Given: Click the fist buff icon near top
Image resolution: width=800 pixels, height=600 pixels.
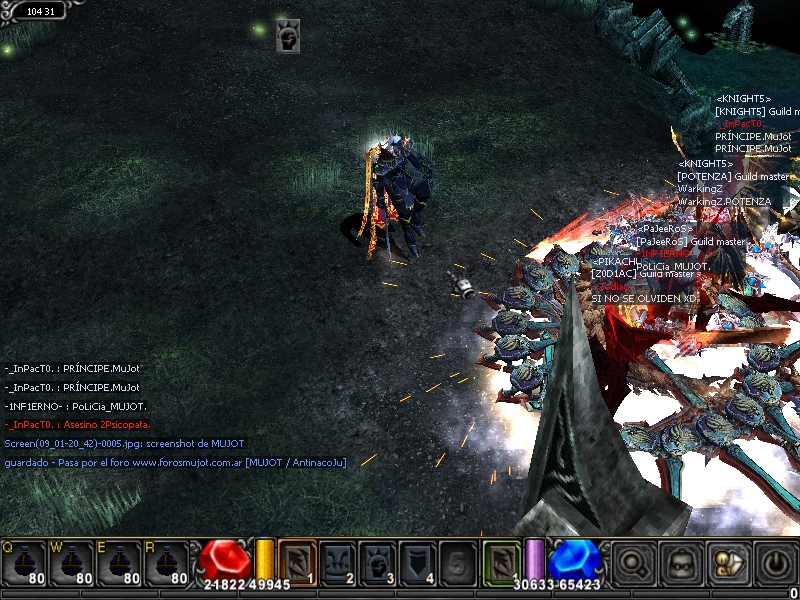Looking at the screenshot, I should [x=289, y=38].
